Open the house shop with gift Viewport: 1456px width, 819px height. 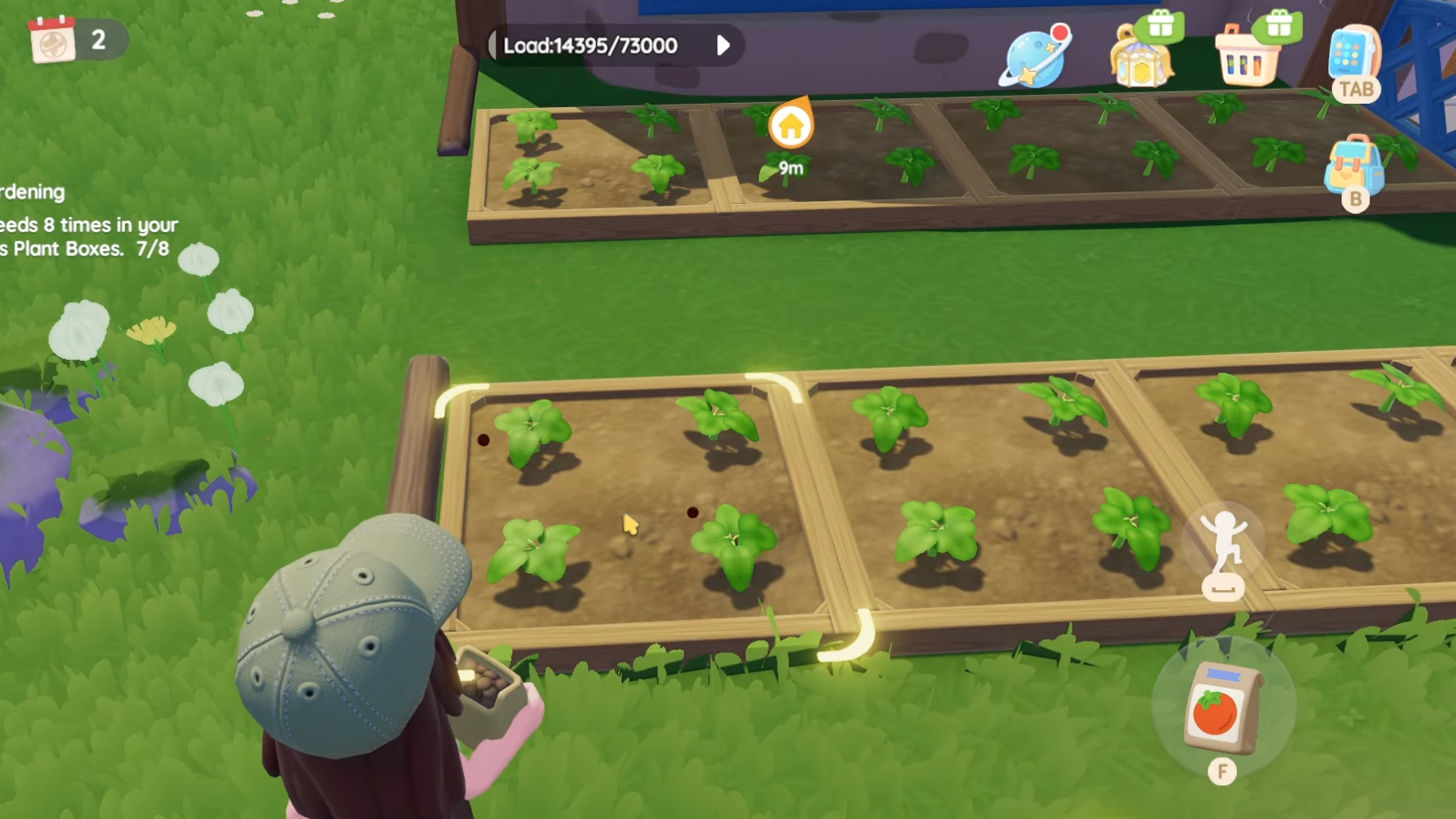click(x=1142, y=55)
